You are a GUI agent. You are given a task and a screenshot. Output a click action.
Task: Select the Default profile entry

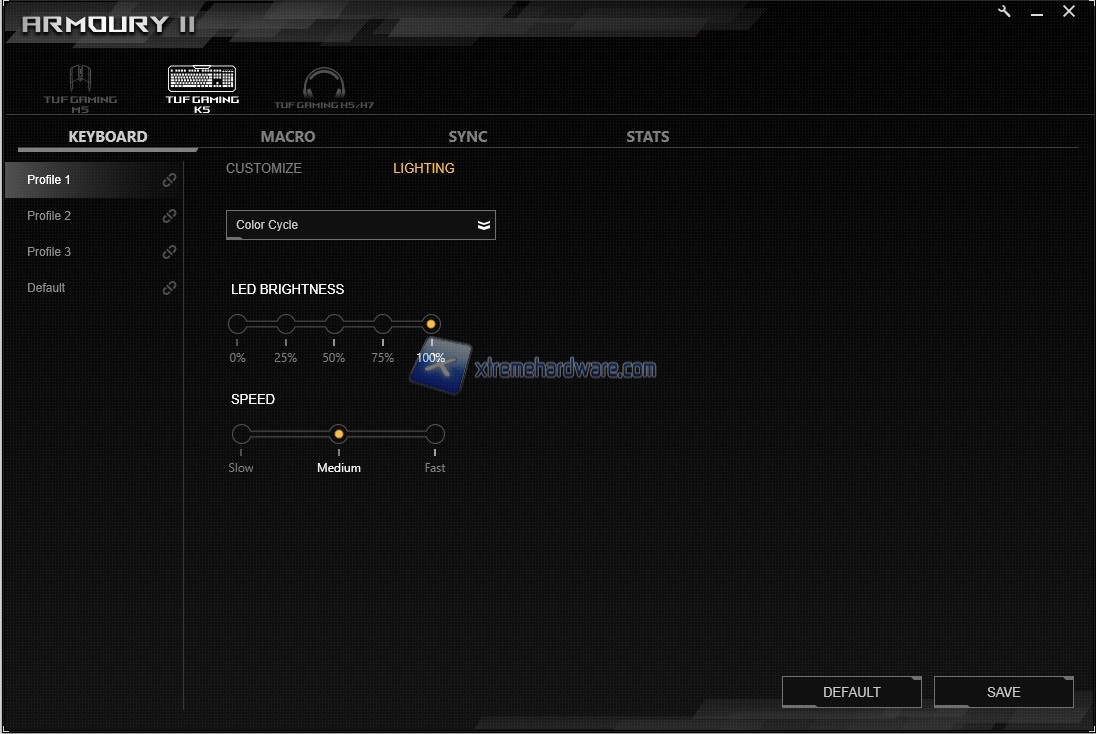point(47,288)
